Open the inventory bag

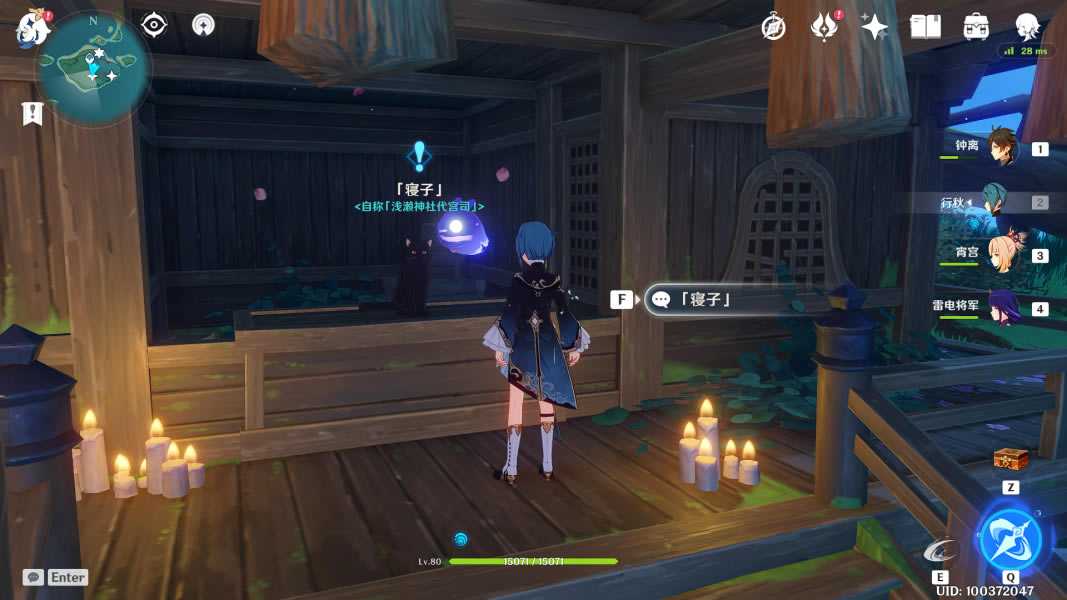pyautogui.click(x=976, y=27)
